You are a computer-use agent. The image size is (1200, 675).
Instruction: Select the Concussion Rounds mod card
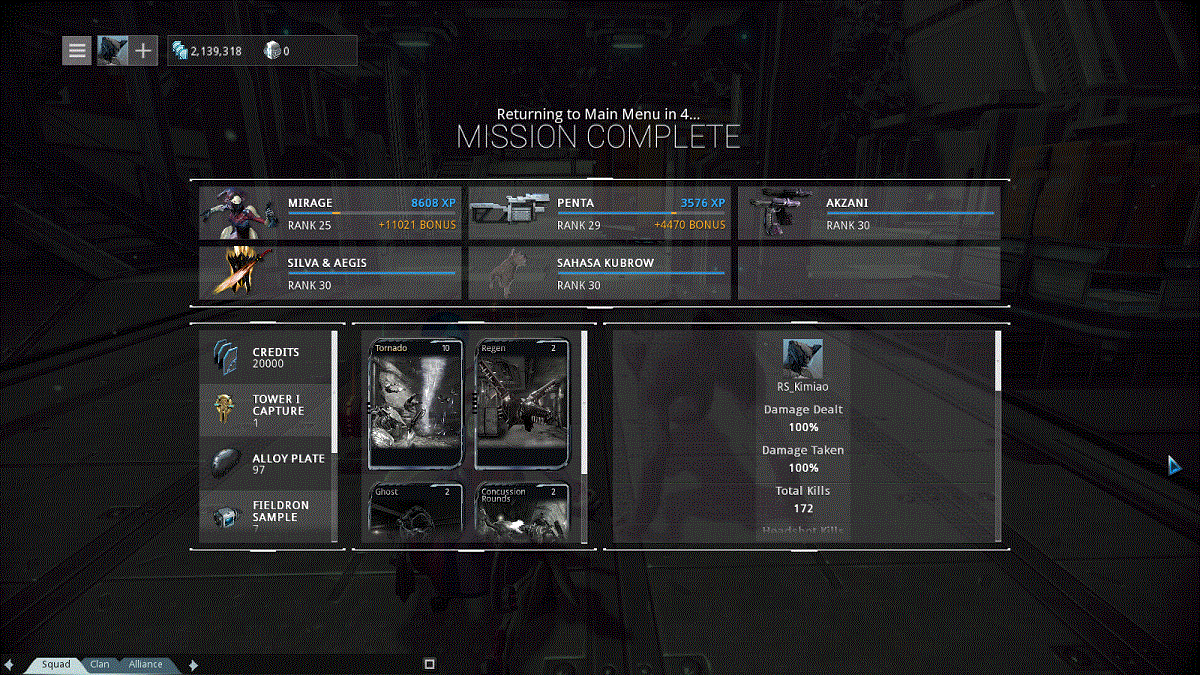[522, 512]
